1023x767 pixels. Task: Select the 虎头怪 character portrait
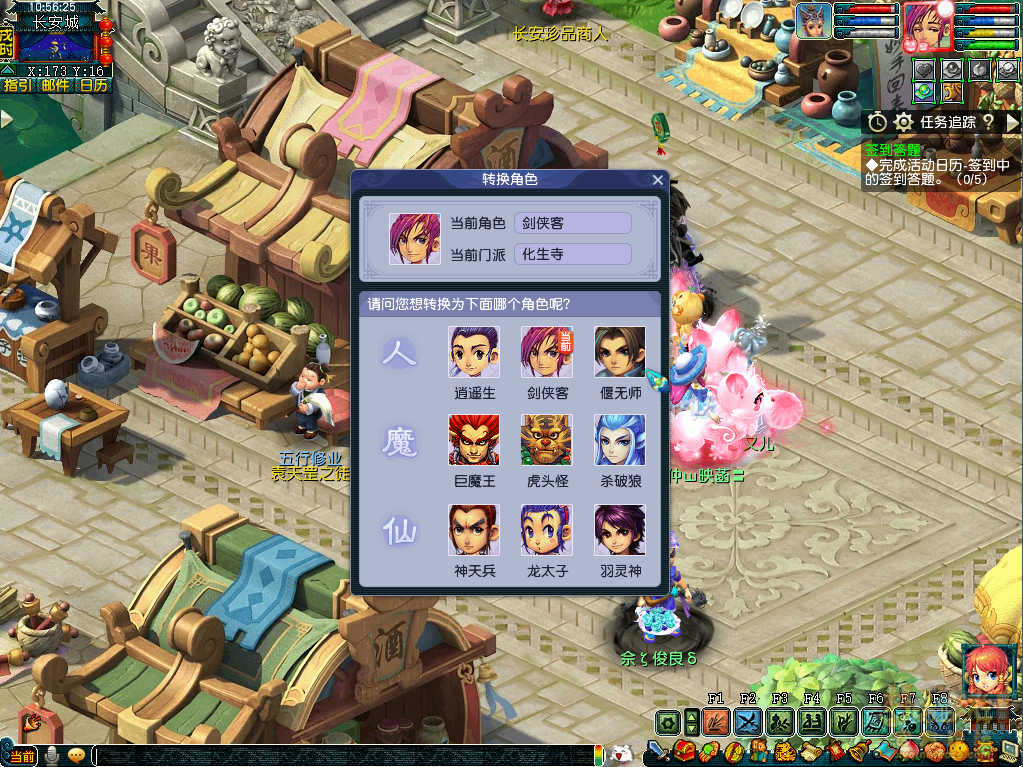tap(547, 440)
